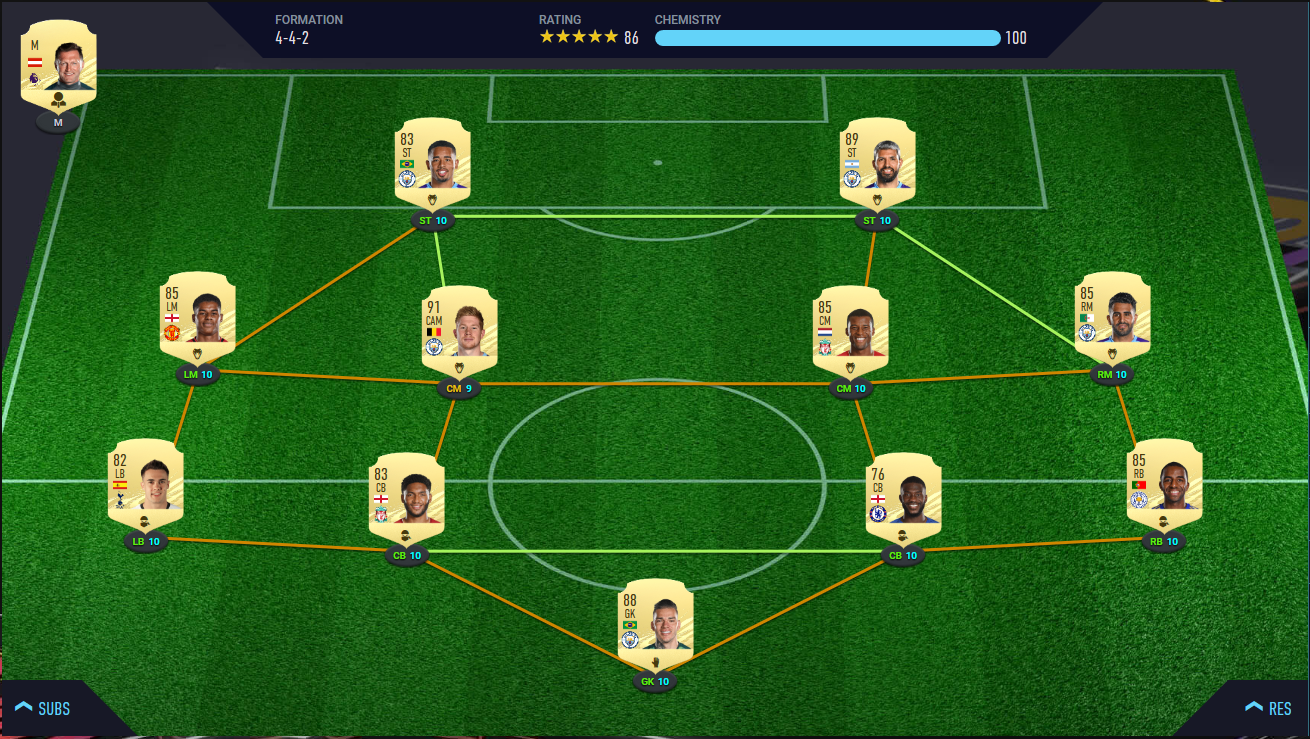Screen dimensions: 1310x739
Task: Pick the 76-rated Chelsea CB card
Action: (x=903, y=497)
